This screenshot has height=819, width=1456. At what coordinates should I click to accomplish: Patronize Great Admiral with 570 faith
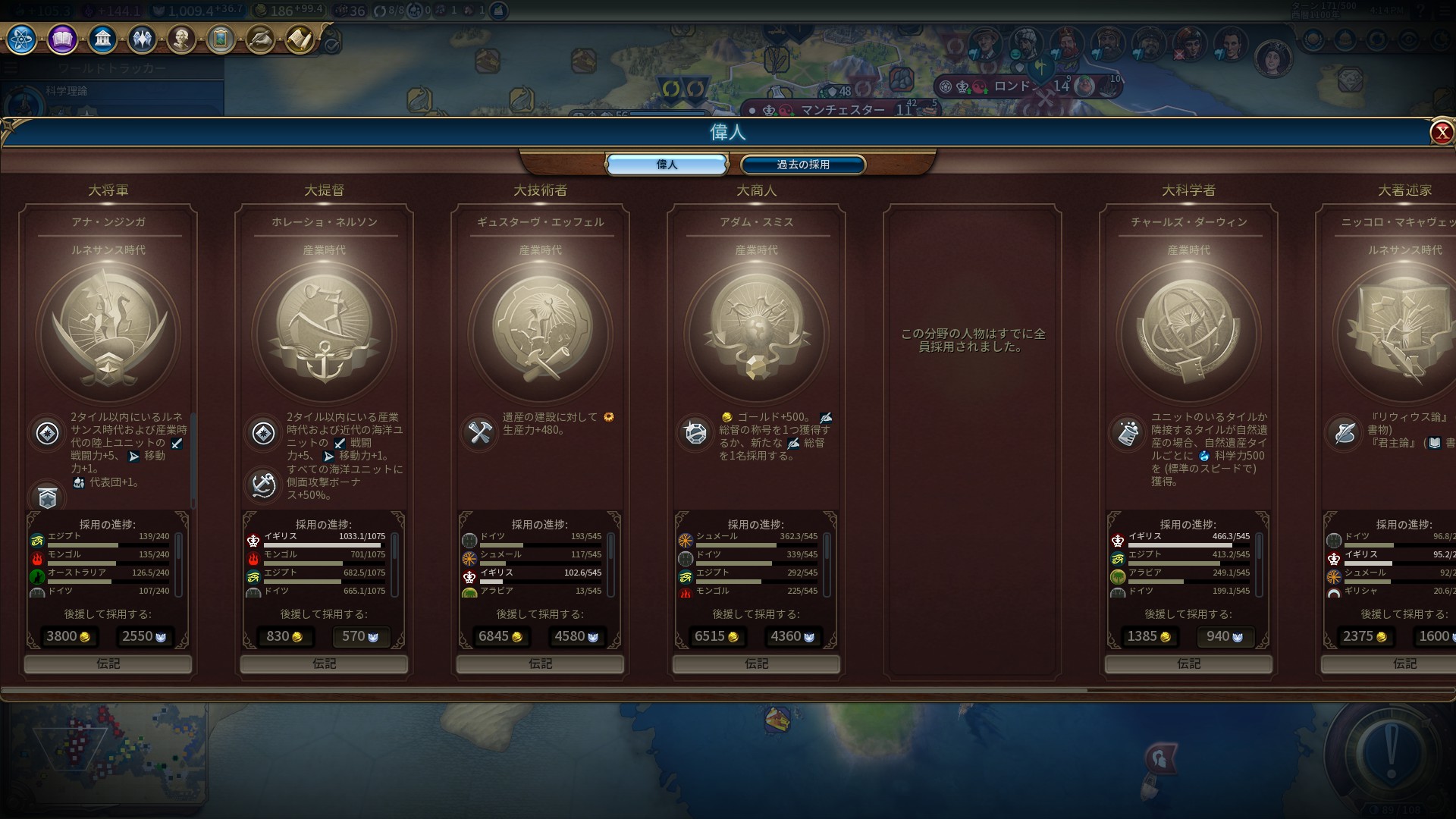(x=360, y=637)
